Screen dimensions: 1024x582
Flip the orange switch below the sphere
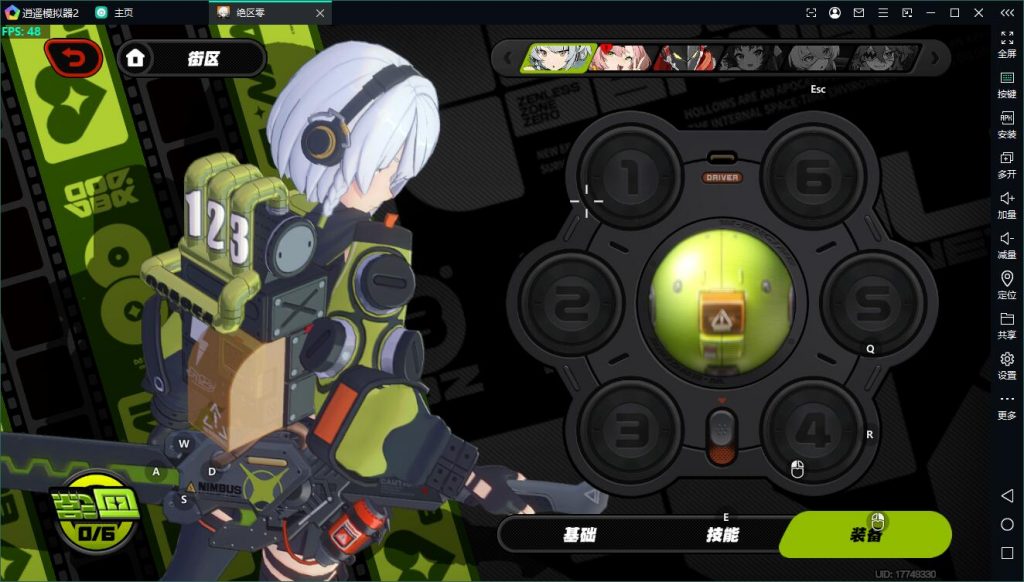(x=721, y=436)
